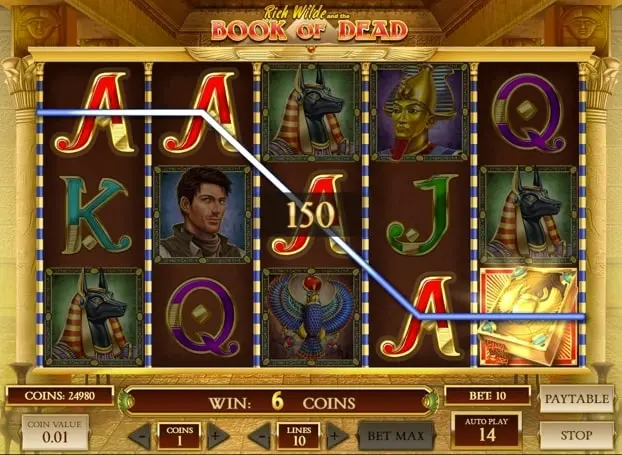Viewport: 622px width, 455px height.
Task: Stop the auto play spins
Action: 575,435
